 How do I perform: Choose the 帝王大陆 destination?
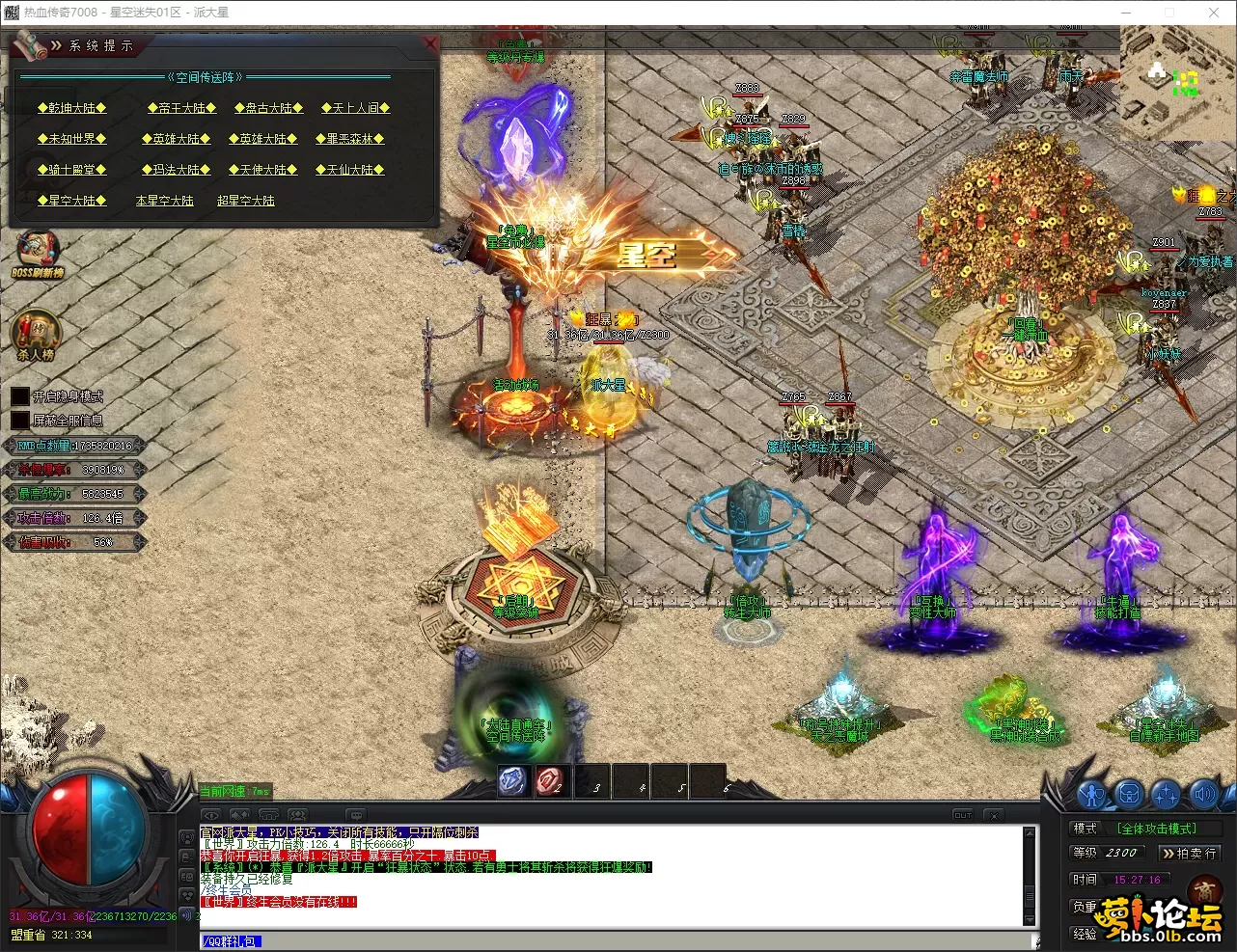181,108
